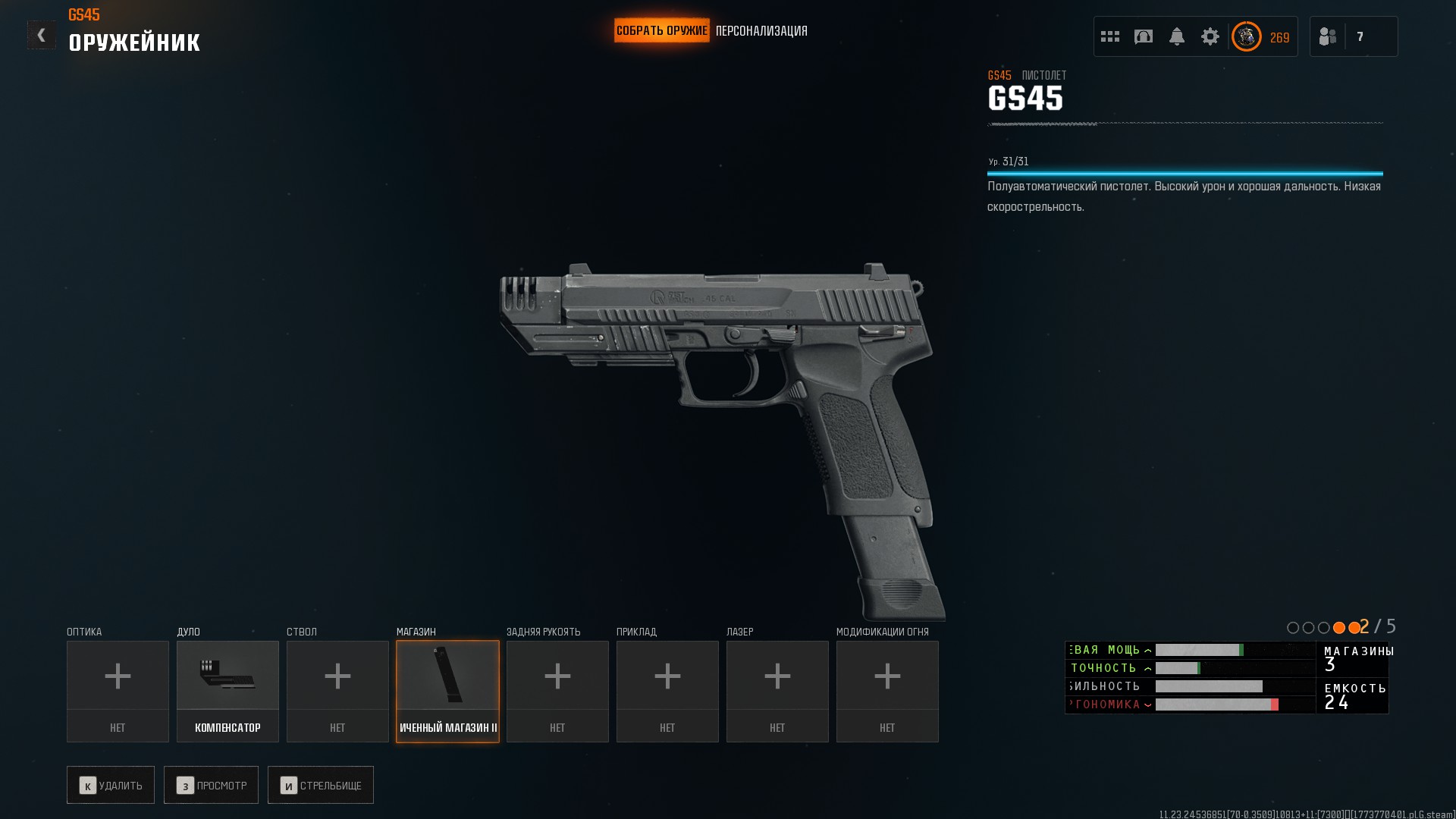Select the extended magazine slot
Viewport: 1456px width, 819px height.
[x=447, y=691]
